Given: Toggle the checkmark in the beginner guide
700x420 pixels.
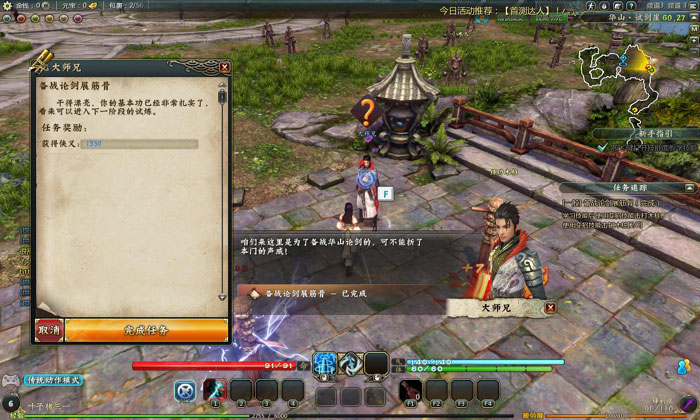Looking at the screenshot, I should tap(601, 147).
